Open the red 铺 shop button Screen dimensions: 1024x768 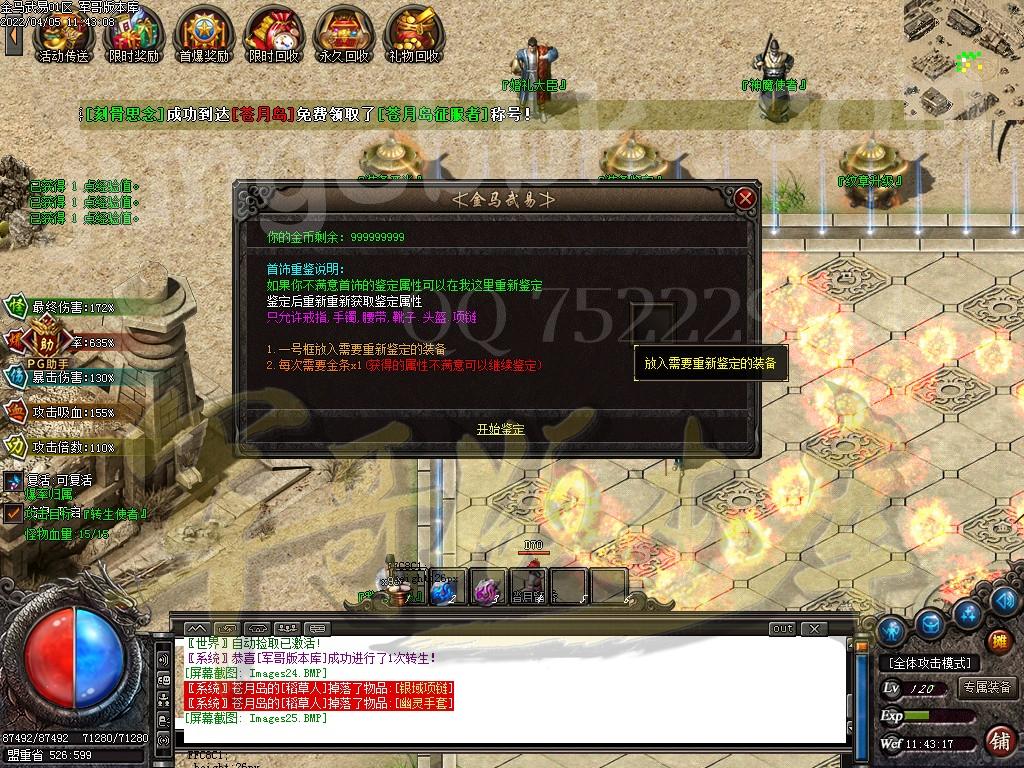(x=998, y=740)
